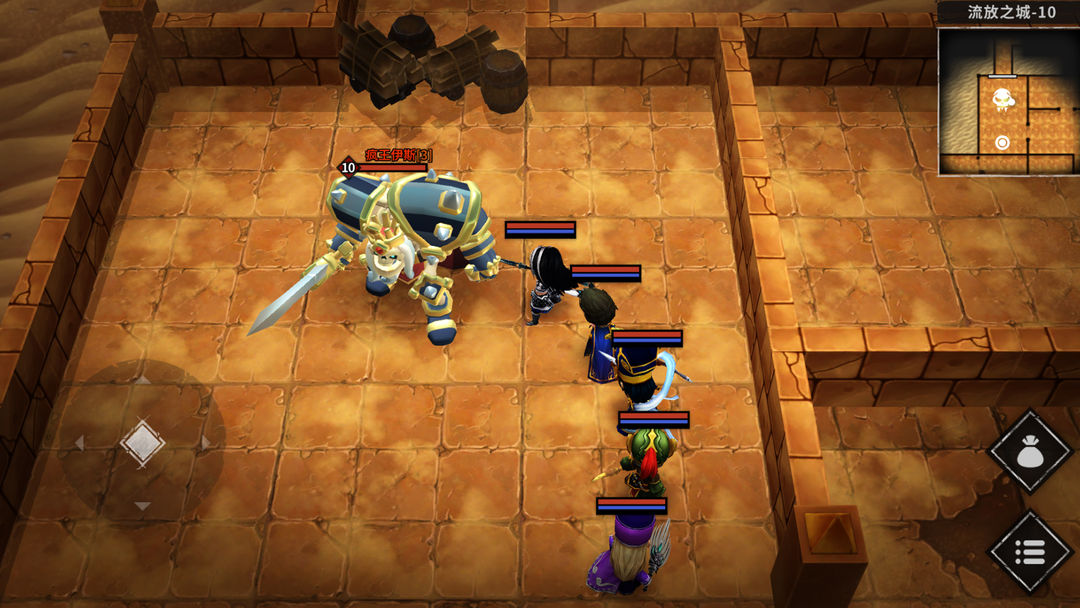This screenshot has height=608, width=1080.
Task: Expand the dungeon minimap
Action: point(1007,100)
